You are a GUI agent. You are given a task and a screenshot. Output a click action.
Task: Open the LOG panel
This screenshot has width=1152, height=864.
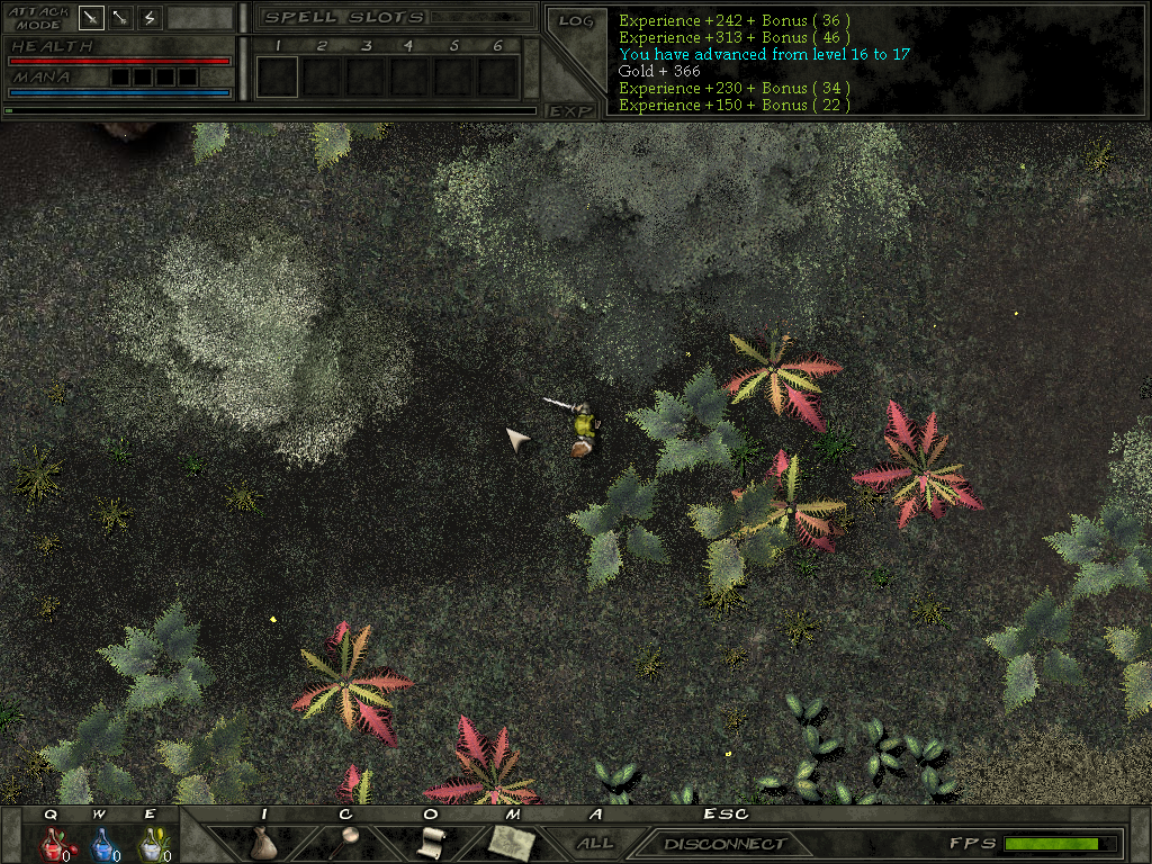coord(576,21)
